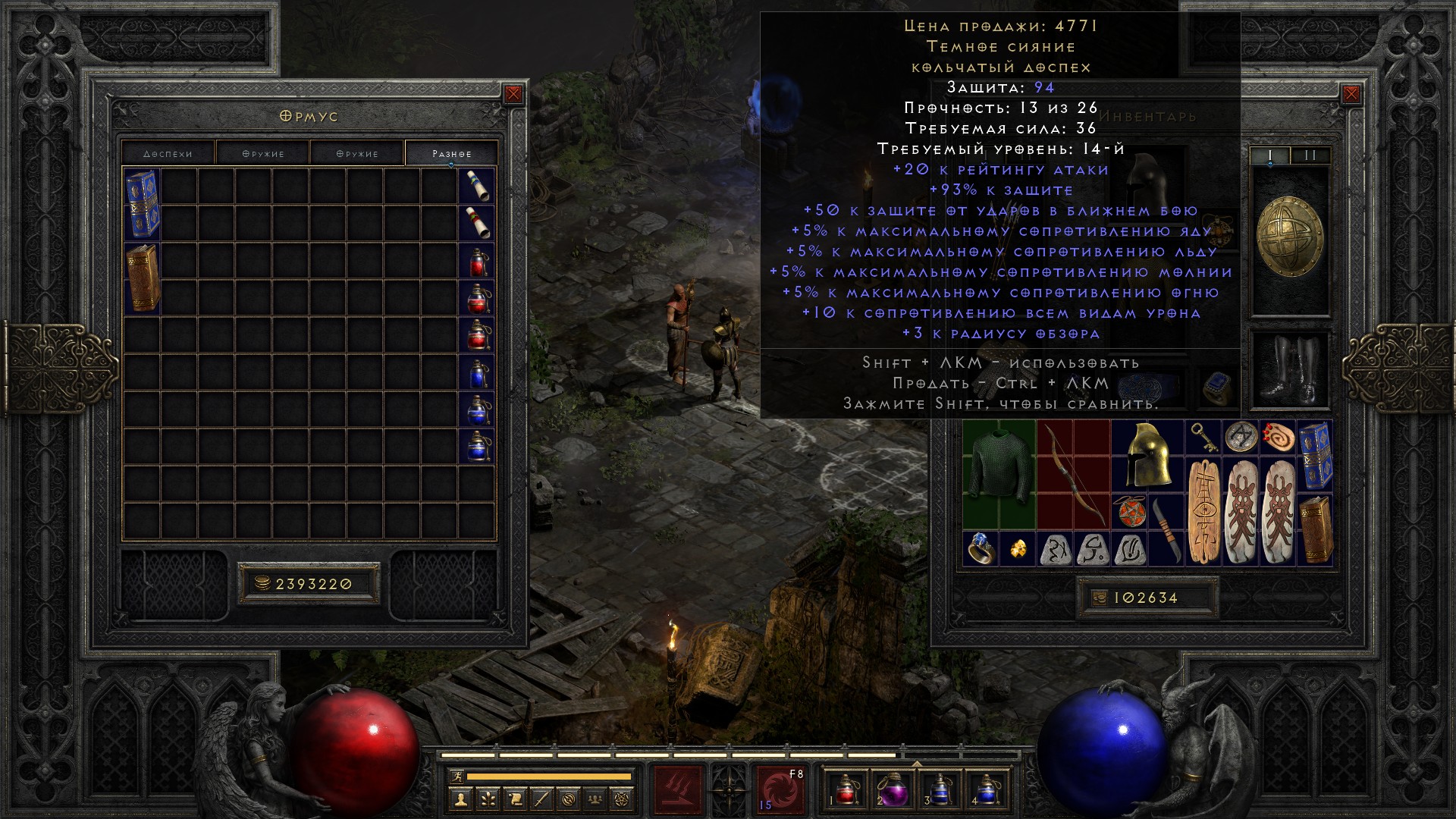Select the red-ribbon scroll in vendor stock
The image size is (1456, 819).
click(x=478, y=223)
